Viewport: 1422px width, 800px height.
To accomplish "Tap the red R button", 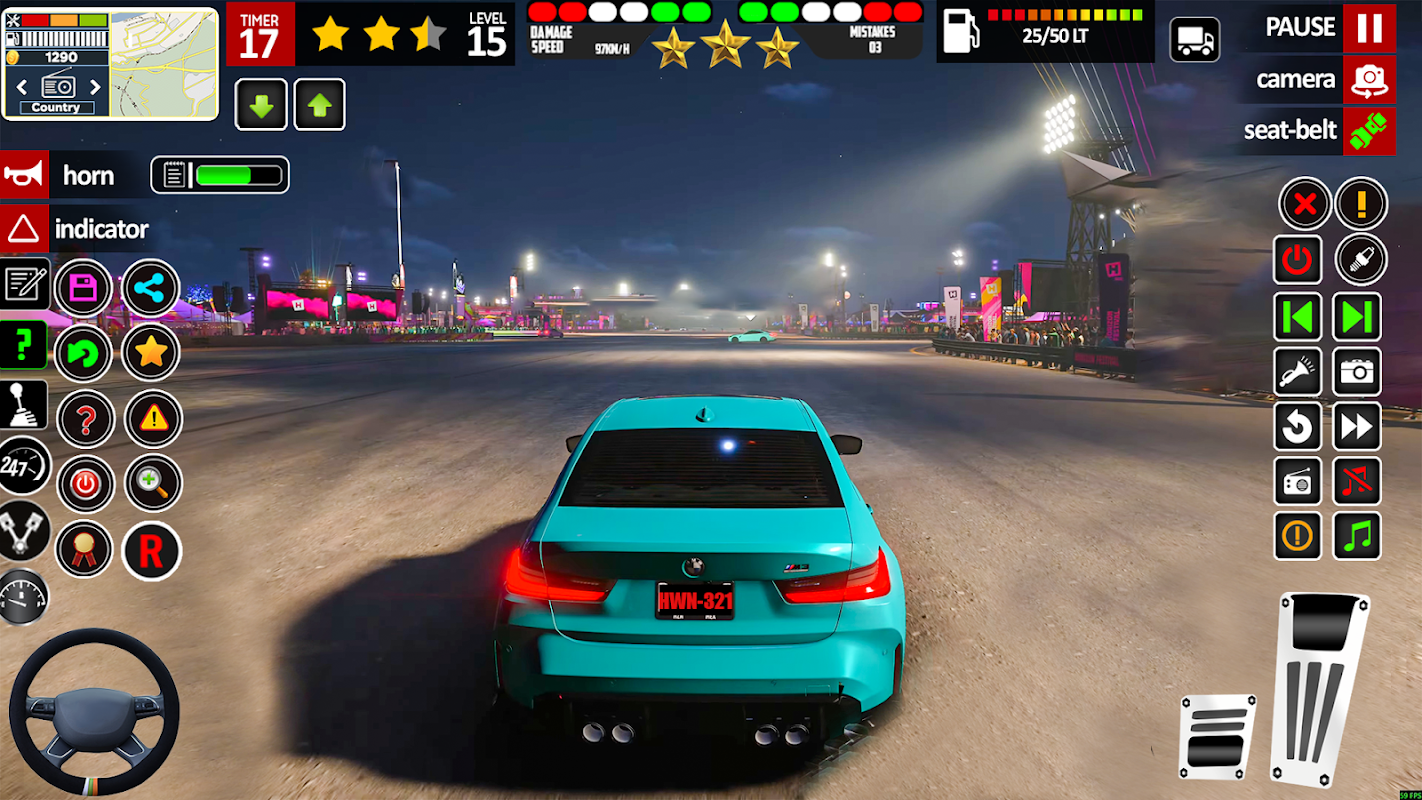I will pyautogui.click(x=151, y=550).
